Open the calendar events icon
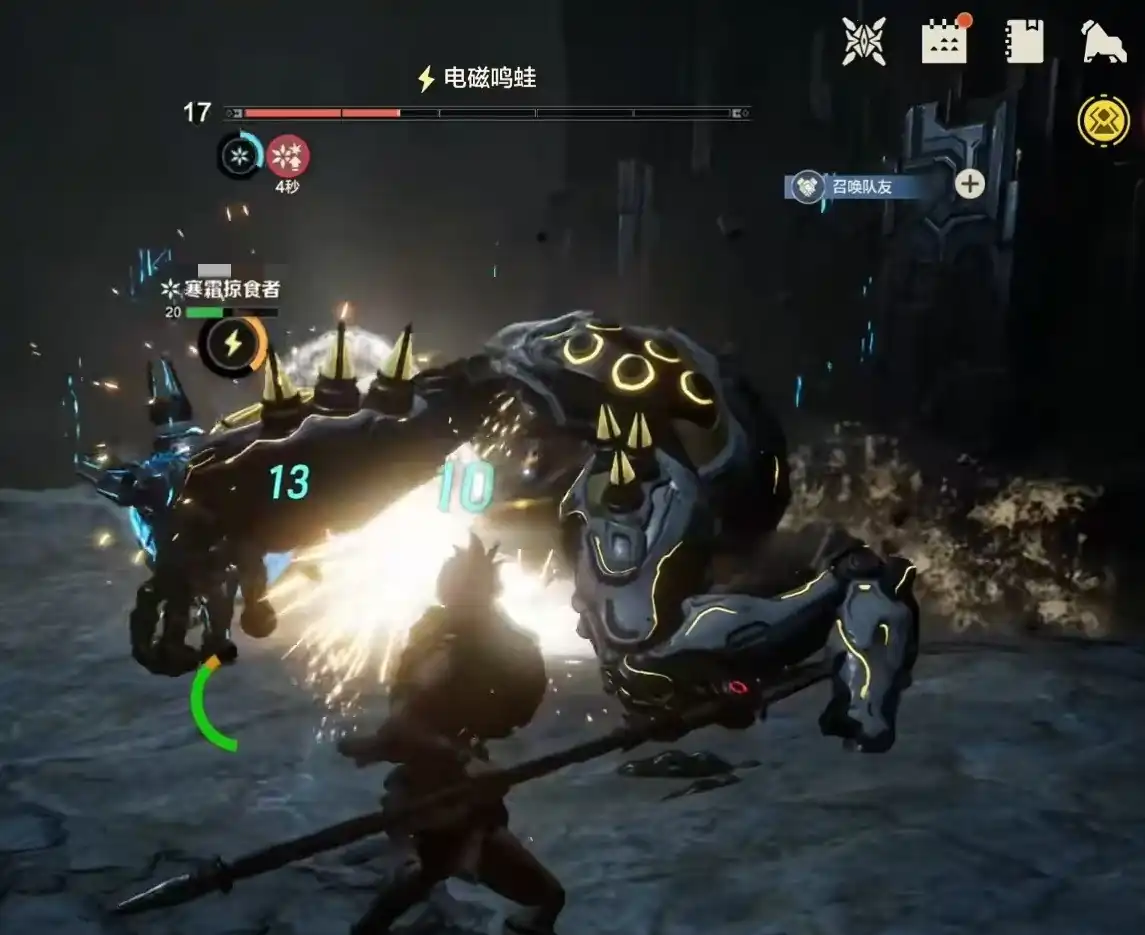 (x=944, y=42)
